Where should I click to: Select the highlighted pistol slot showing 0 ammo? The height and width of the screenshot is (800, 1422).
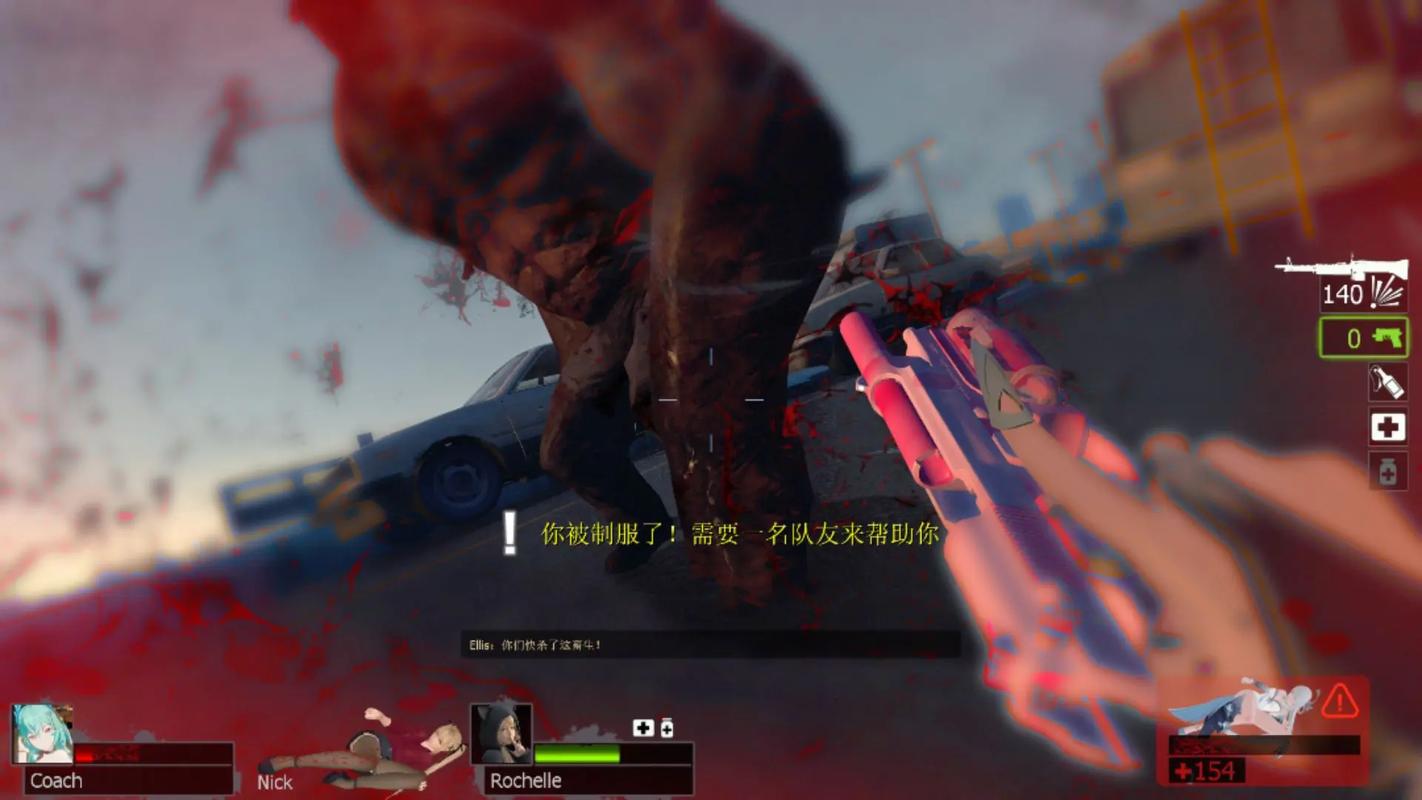1363,338
